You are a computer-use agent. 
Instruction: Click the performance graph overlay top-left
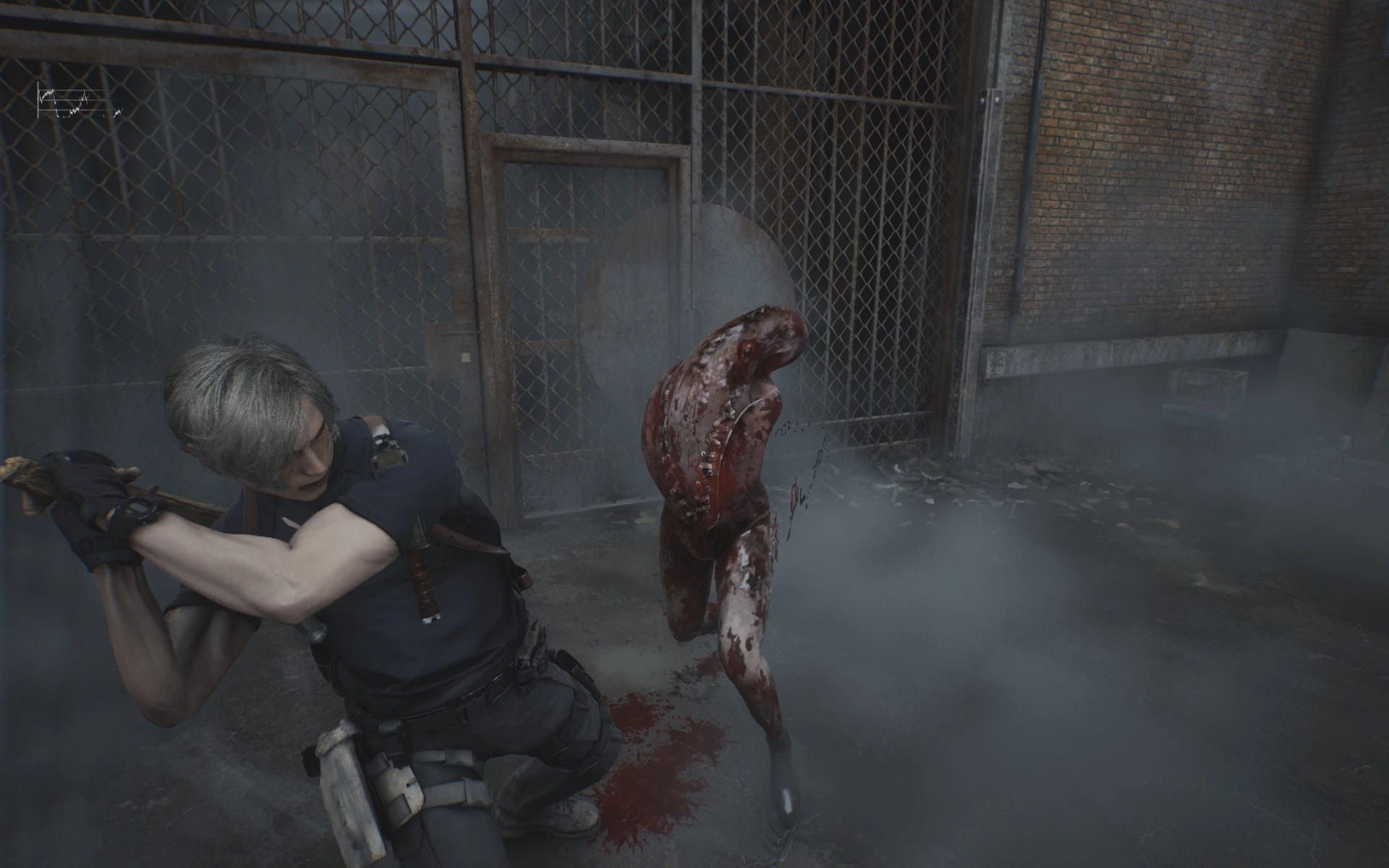80,101
